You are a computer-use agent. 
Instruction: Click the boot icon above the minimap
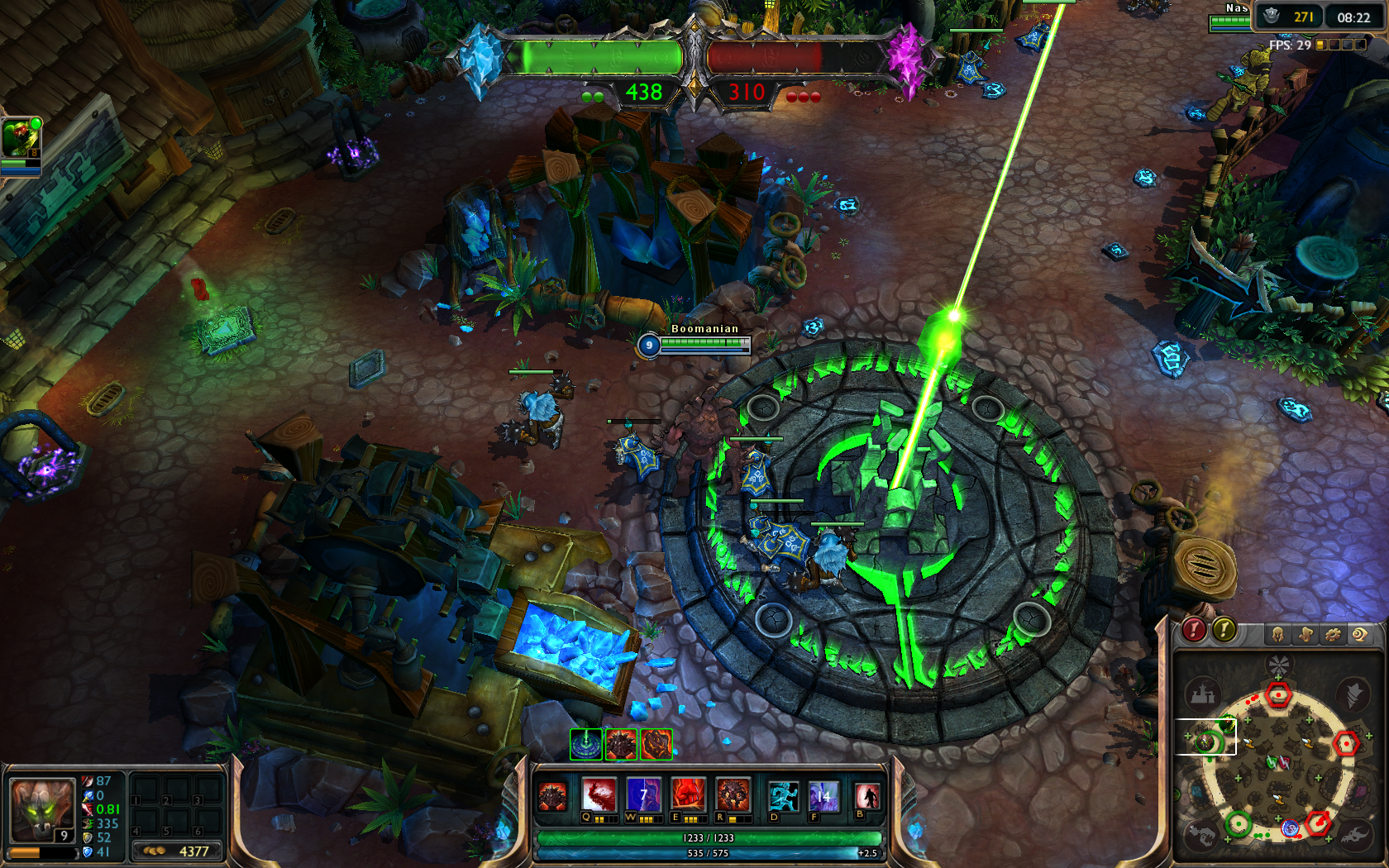point(1305,634)
